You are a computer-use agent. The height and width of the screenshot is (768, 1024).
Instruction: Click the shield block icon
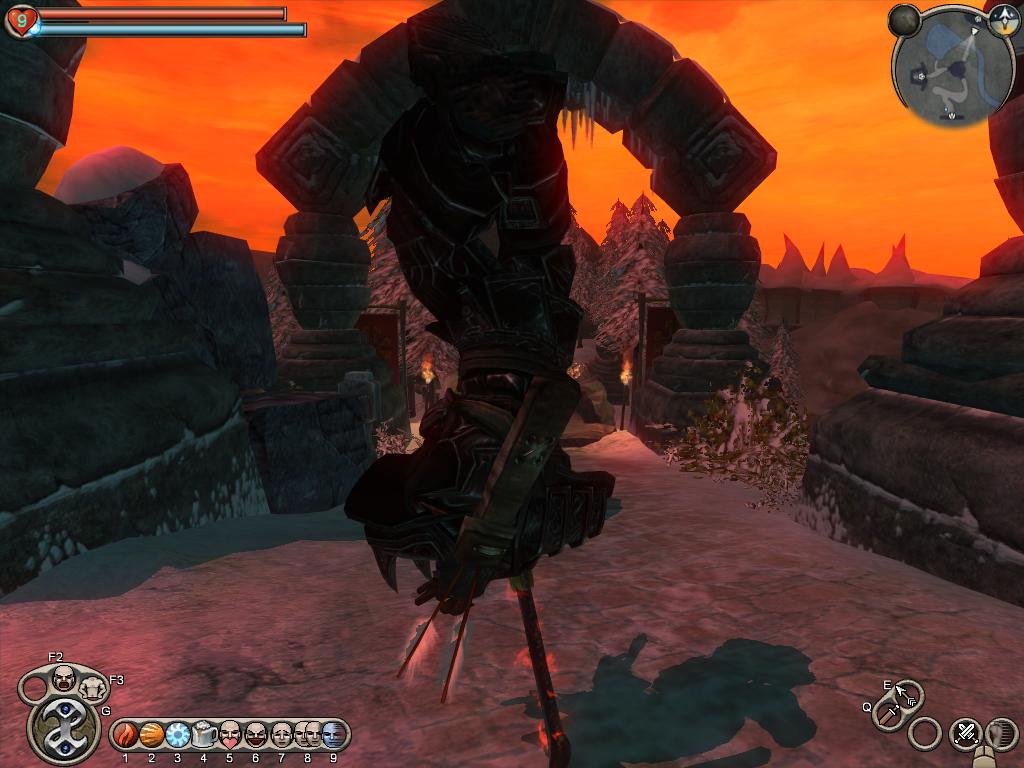click(x=1003, y=733)
